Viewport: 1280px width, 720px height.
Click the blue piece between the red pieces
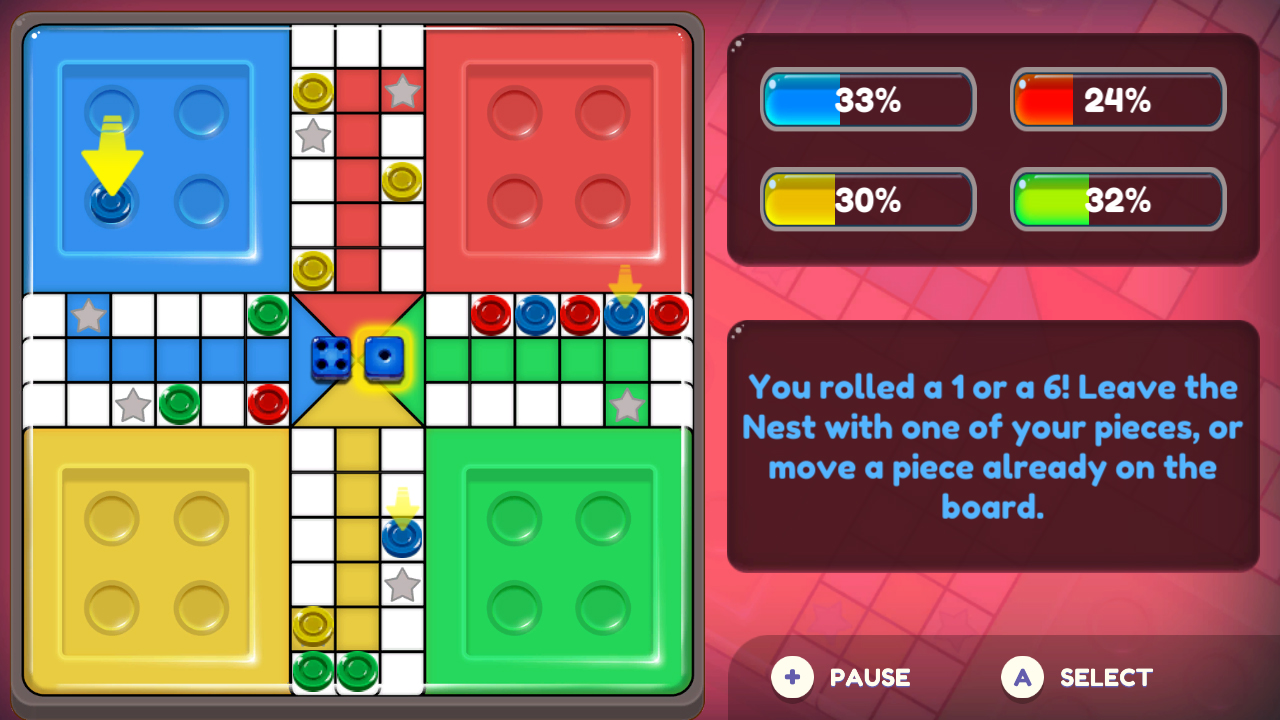pyautogui.click(x=537, y=314)
